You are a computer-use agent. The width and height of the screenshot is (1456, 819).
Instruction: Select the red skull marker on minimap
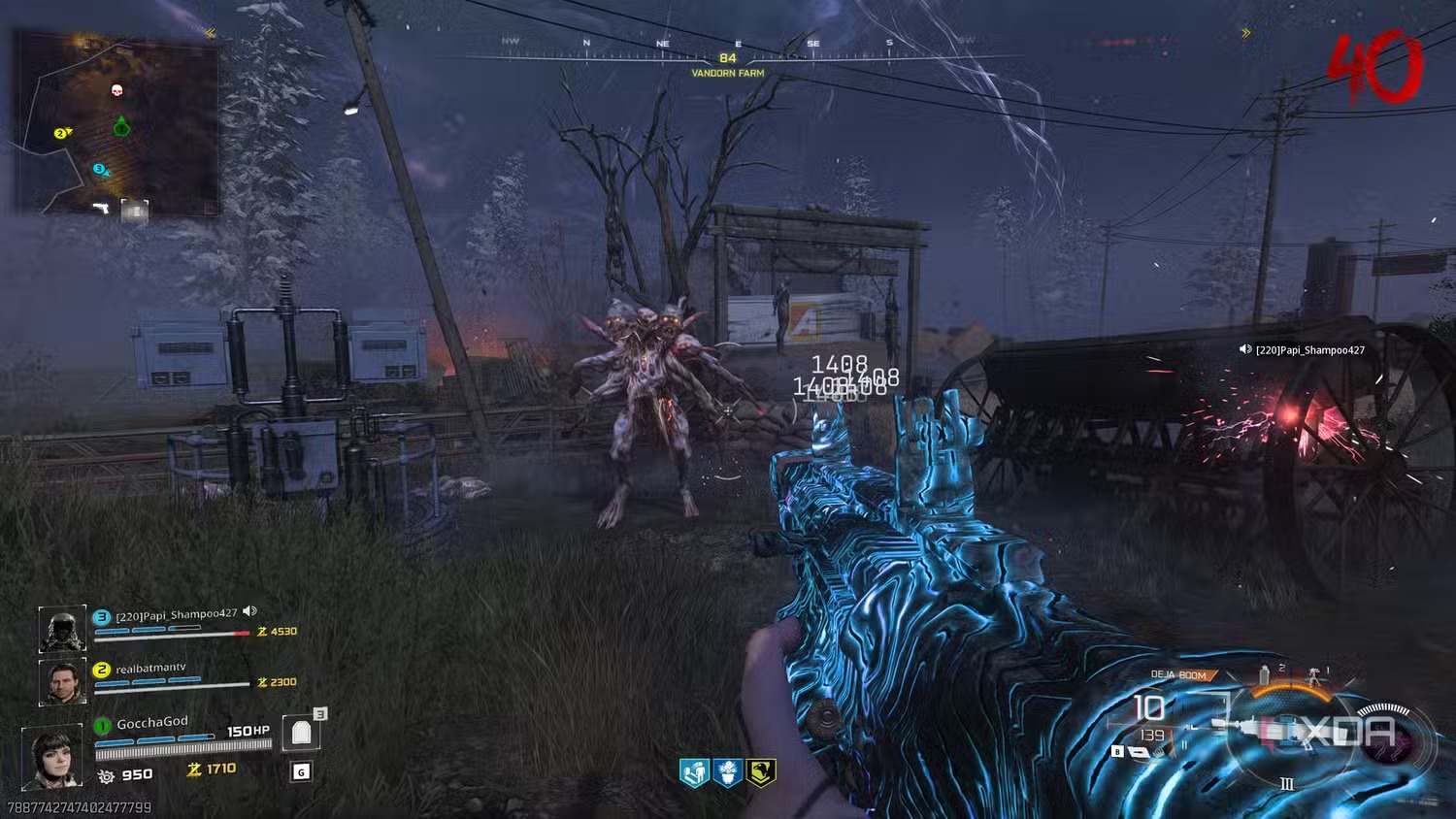pos(117,91)
